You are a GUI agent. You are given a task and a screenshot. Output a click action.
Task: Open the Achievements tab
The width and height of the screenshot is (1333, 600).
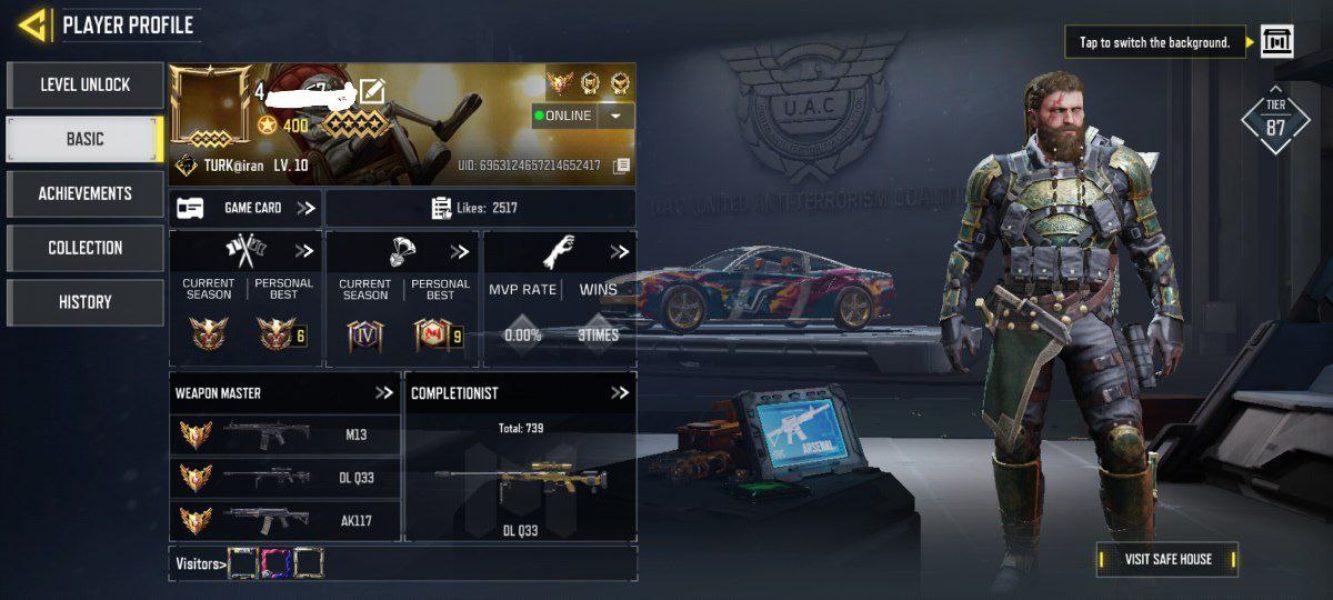click(85, 193)
